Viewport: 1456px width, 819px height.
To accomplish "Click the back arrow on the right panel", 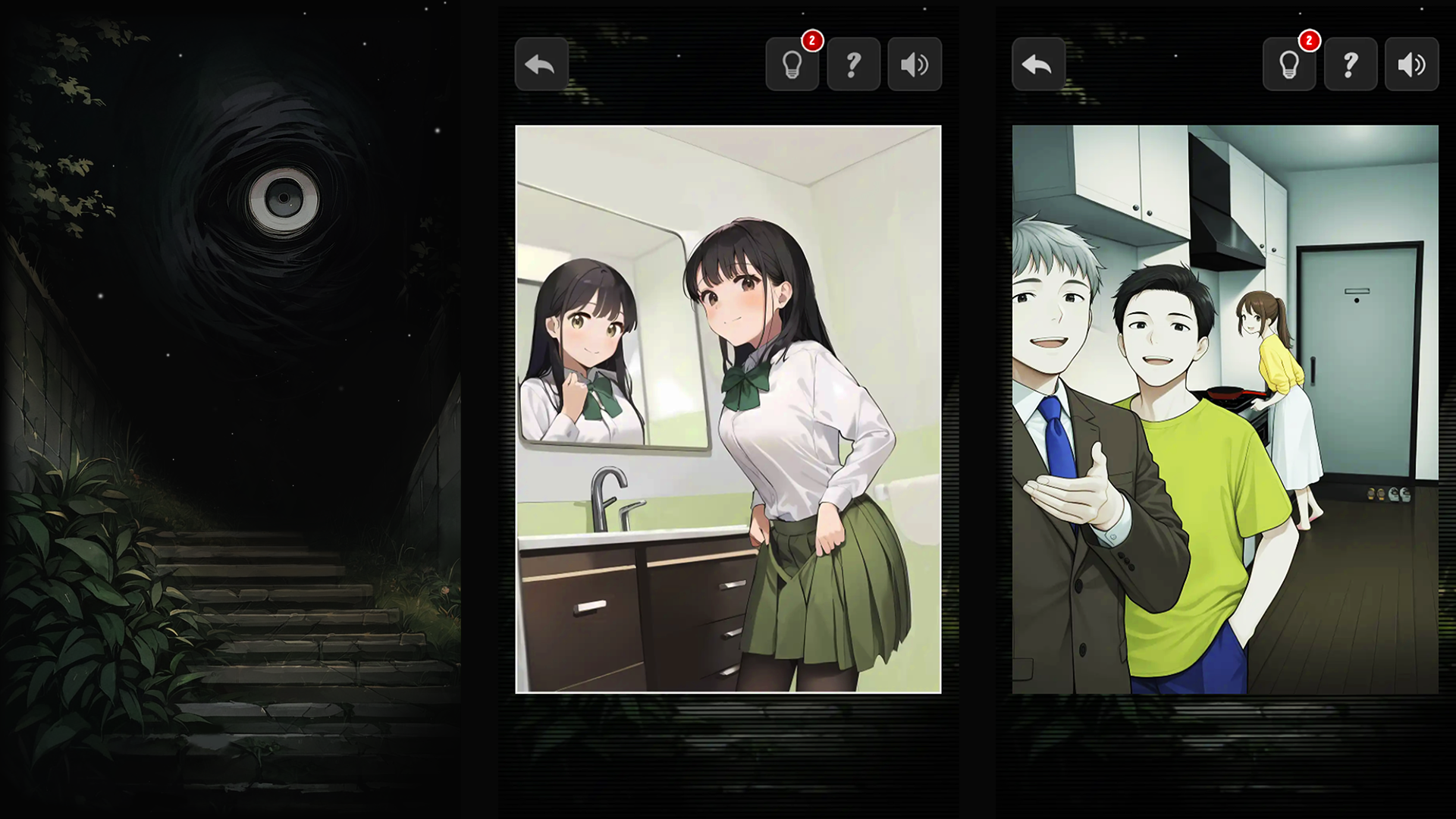I will click(1037, 64).
